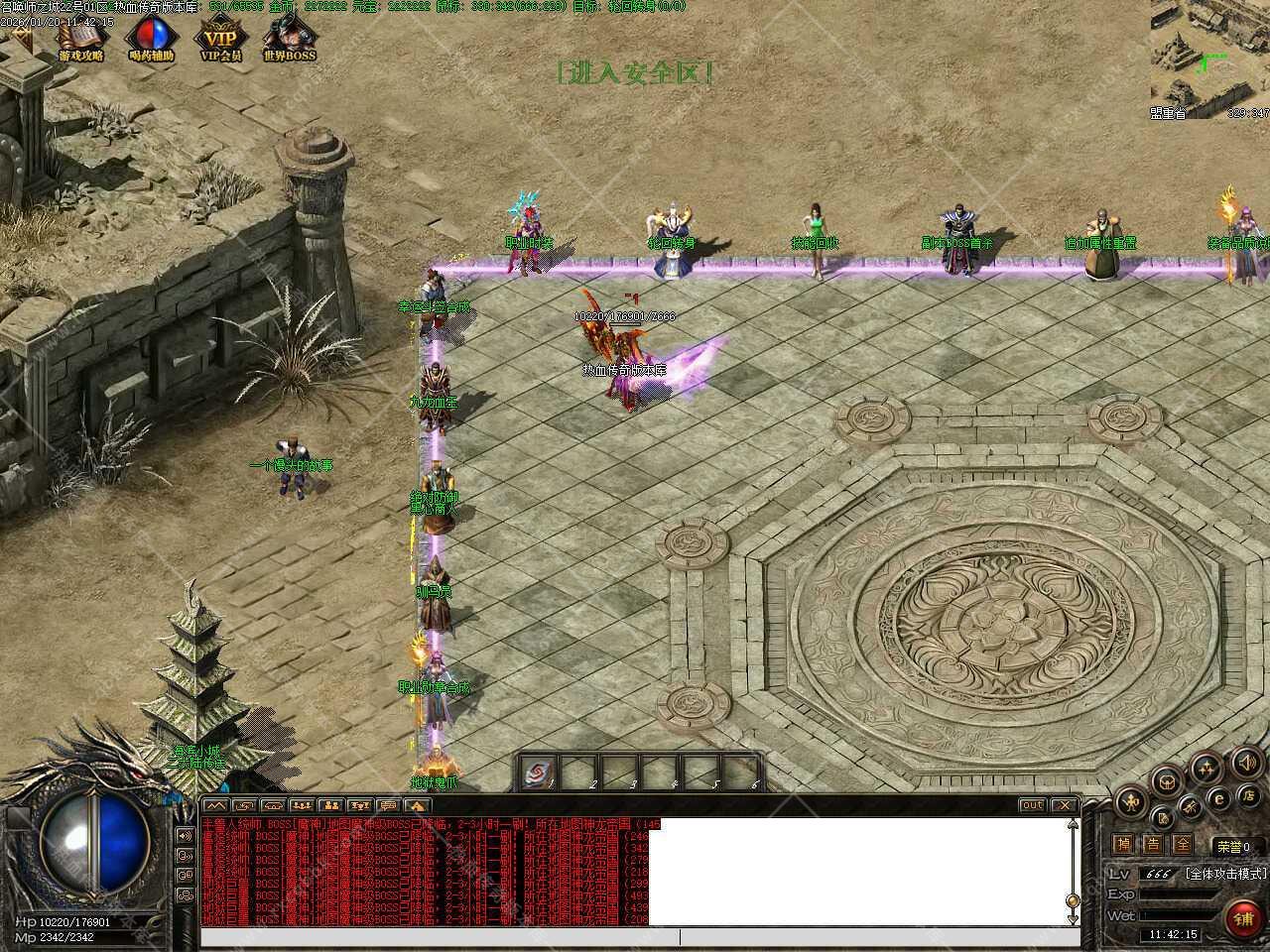The height and width of the screenshot is (952, 1270).
Task: Close the chat panel with X
Action: coord(1064,805)
